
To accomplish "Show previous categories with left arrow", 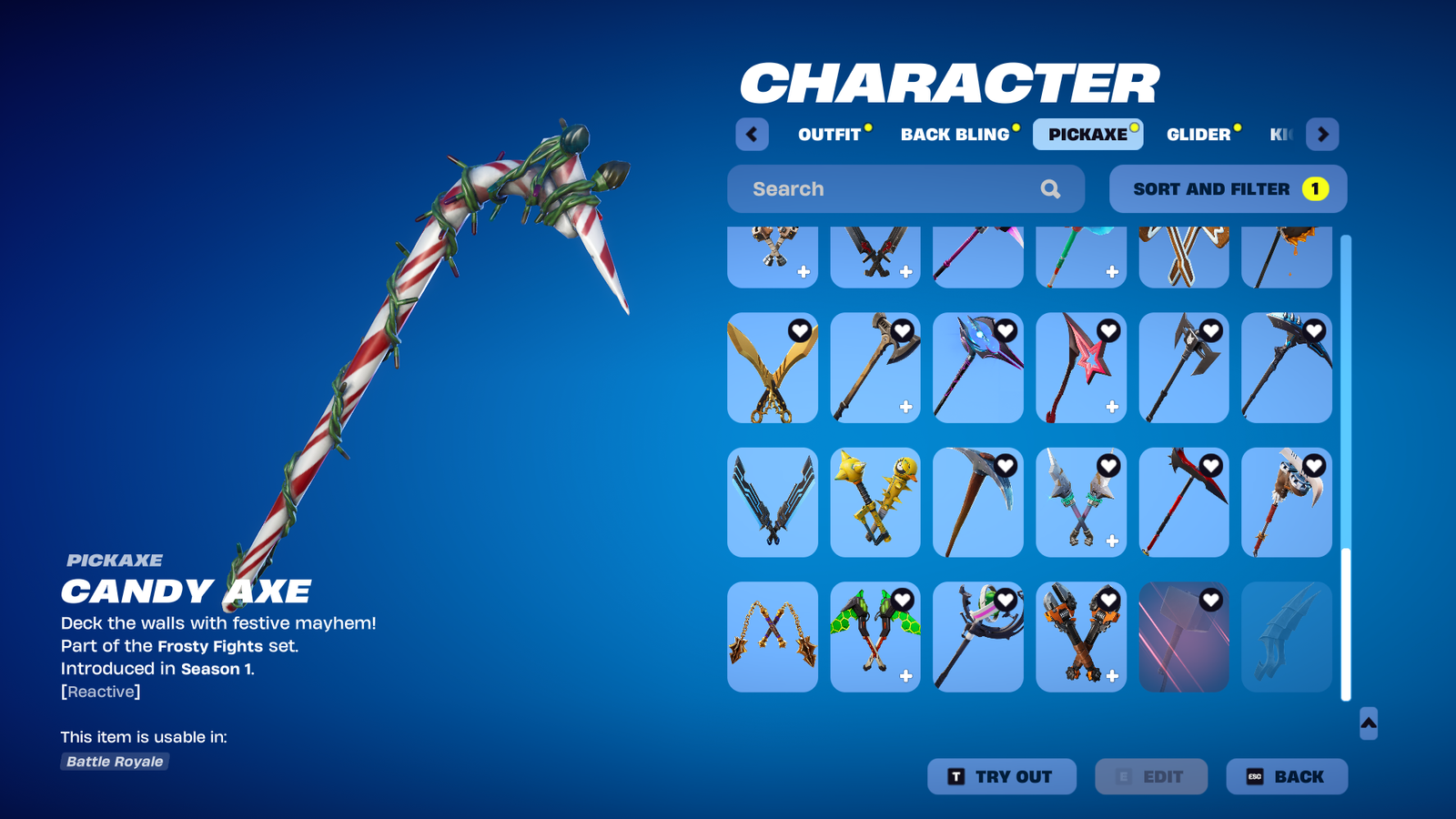I will coord(752,135).
